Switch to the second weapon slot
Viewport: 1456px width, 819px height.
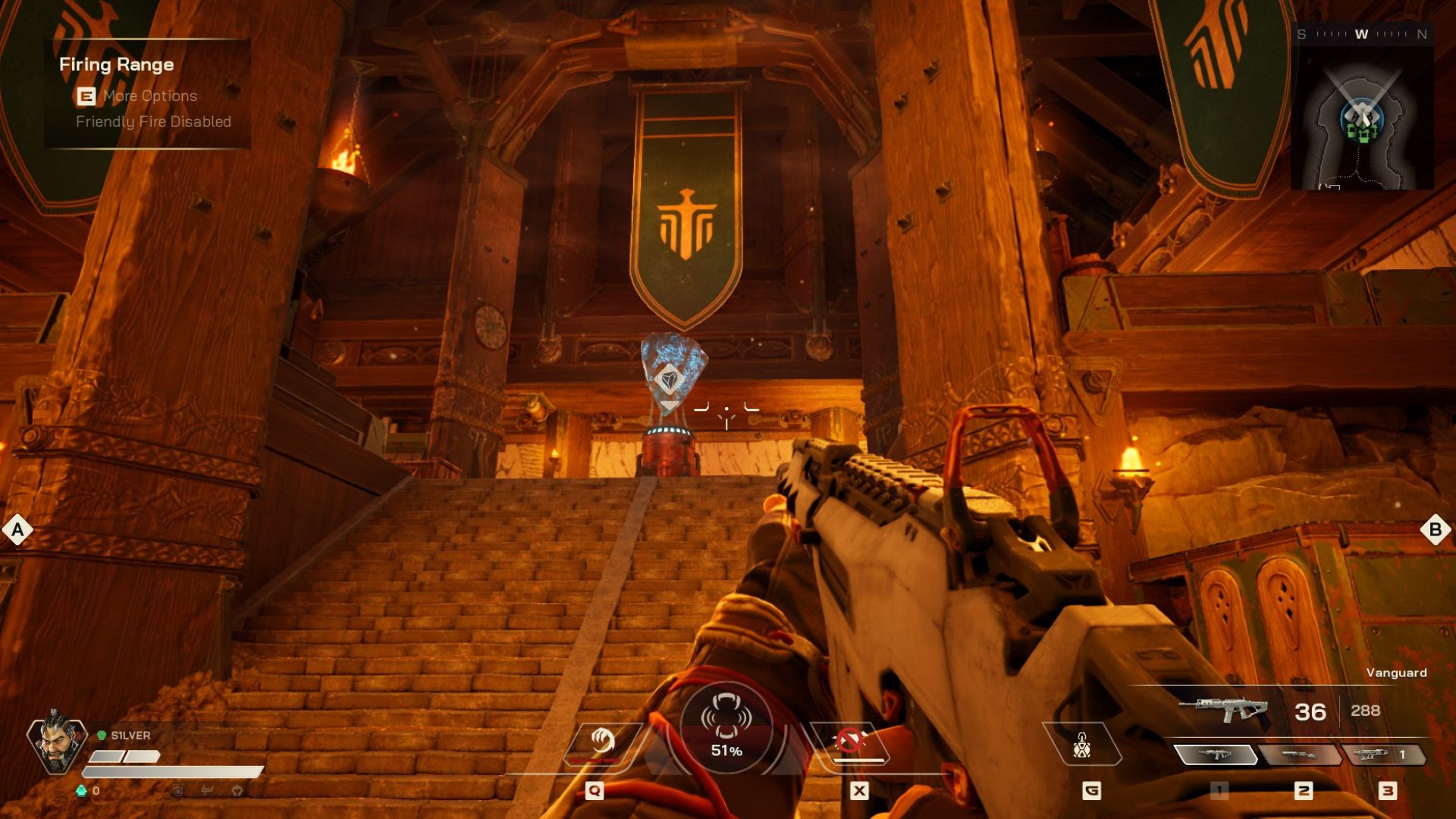click(1300, 755)
